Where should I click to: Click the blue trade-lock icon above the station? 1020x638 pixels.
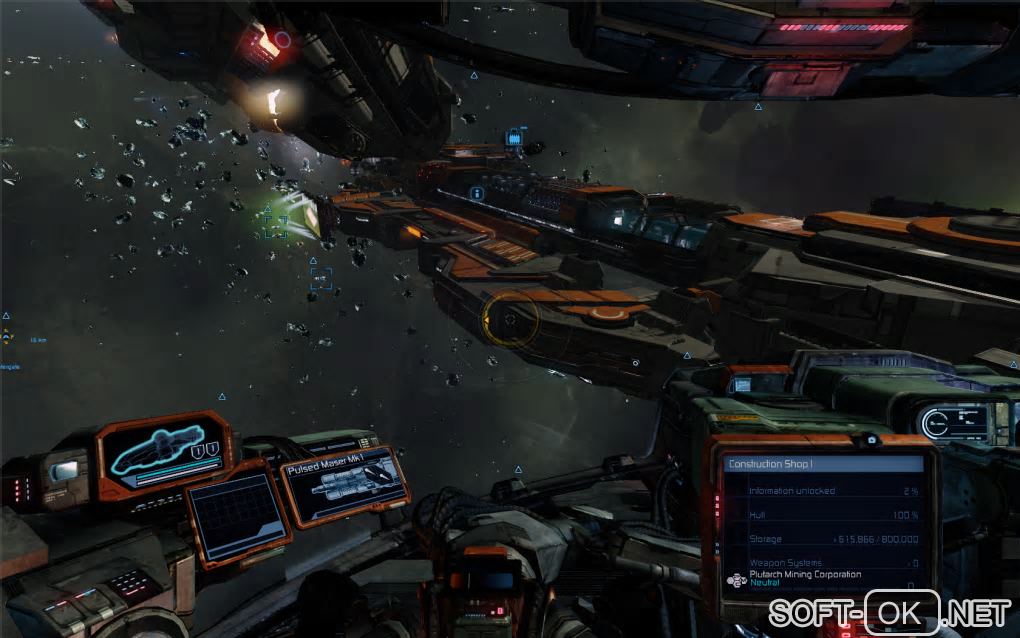[x=514, y=136]
